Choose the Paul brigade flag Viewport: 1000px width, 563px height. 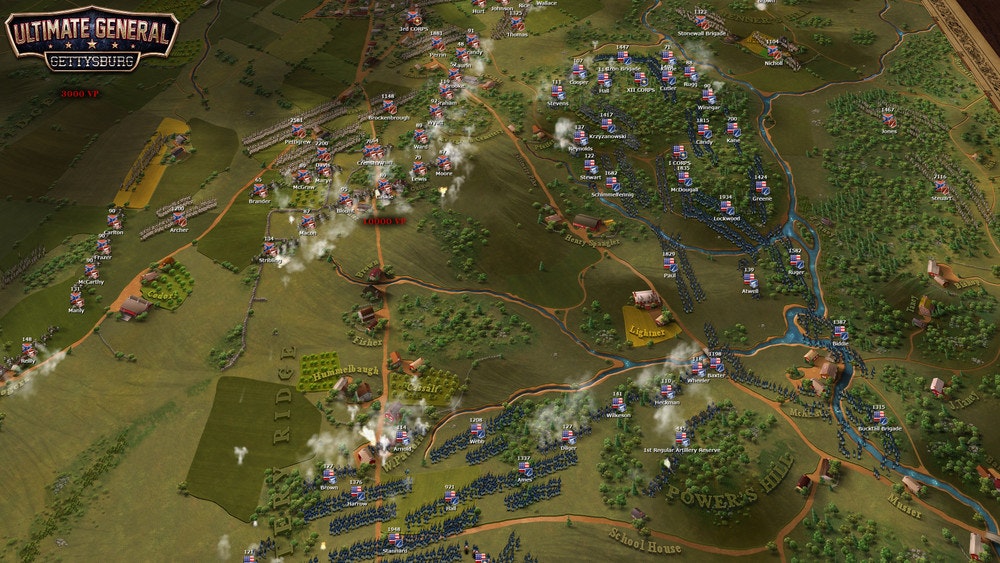[x=669, y=263]
